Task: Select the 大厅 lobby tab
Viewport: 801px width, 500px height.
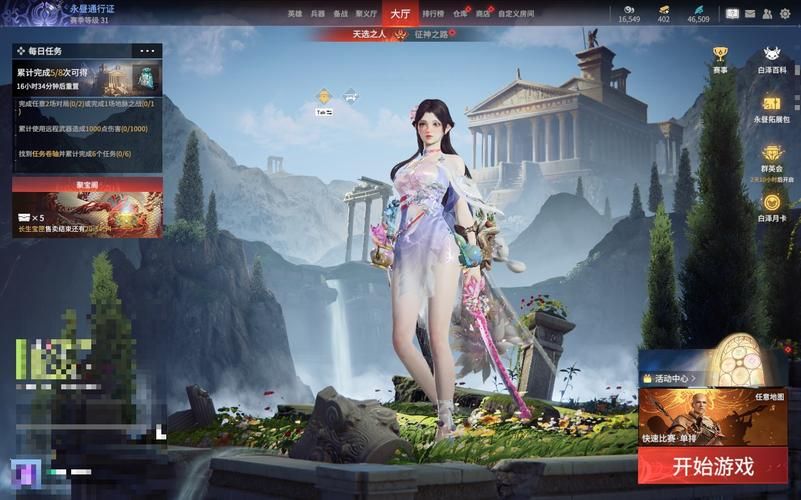Action: 400,13
